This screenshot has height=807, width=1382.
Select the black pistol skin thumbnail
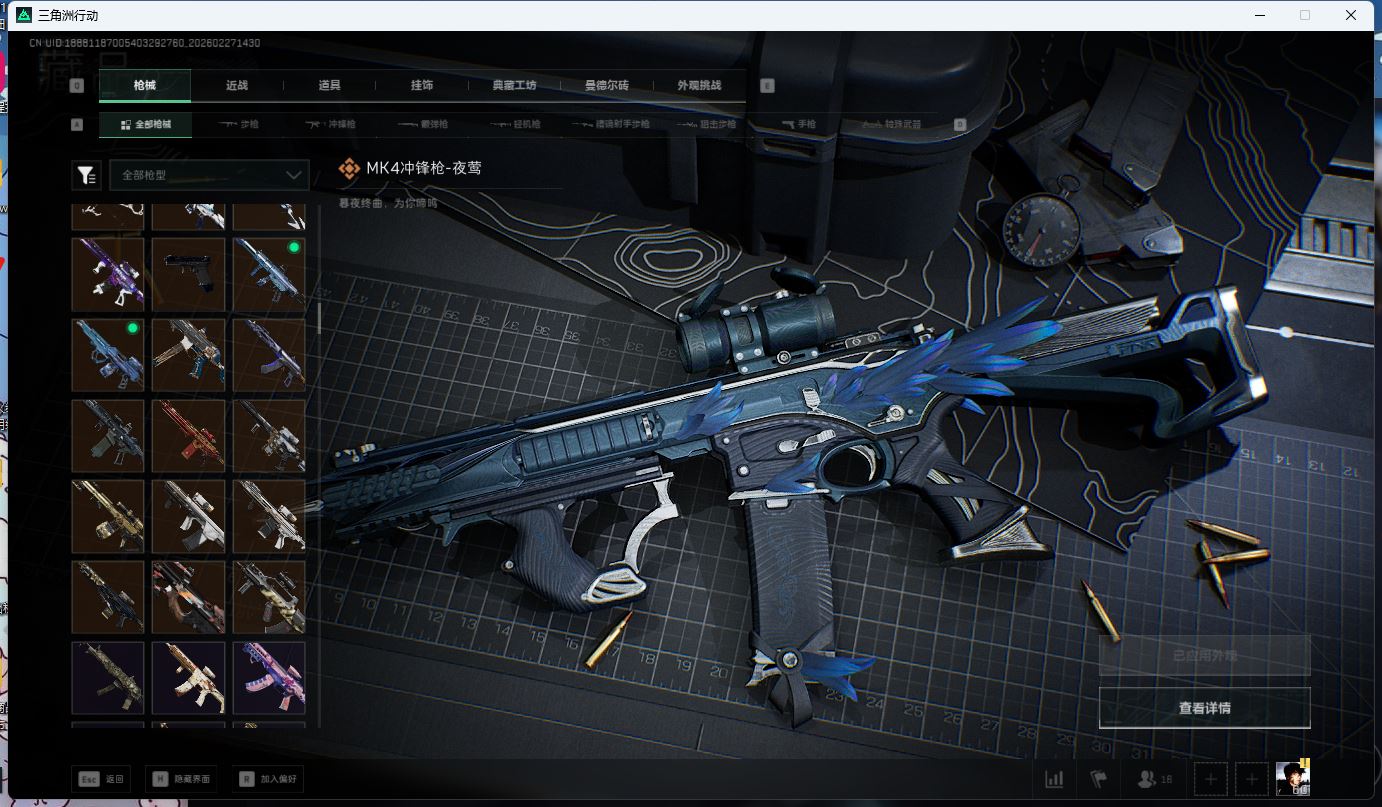coord(188,273)
